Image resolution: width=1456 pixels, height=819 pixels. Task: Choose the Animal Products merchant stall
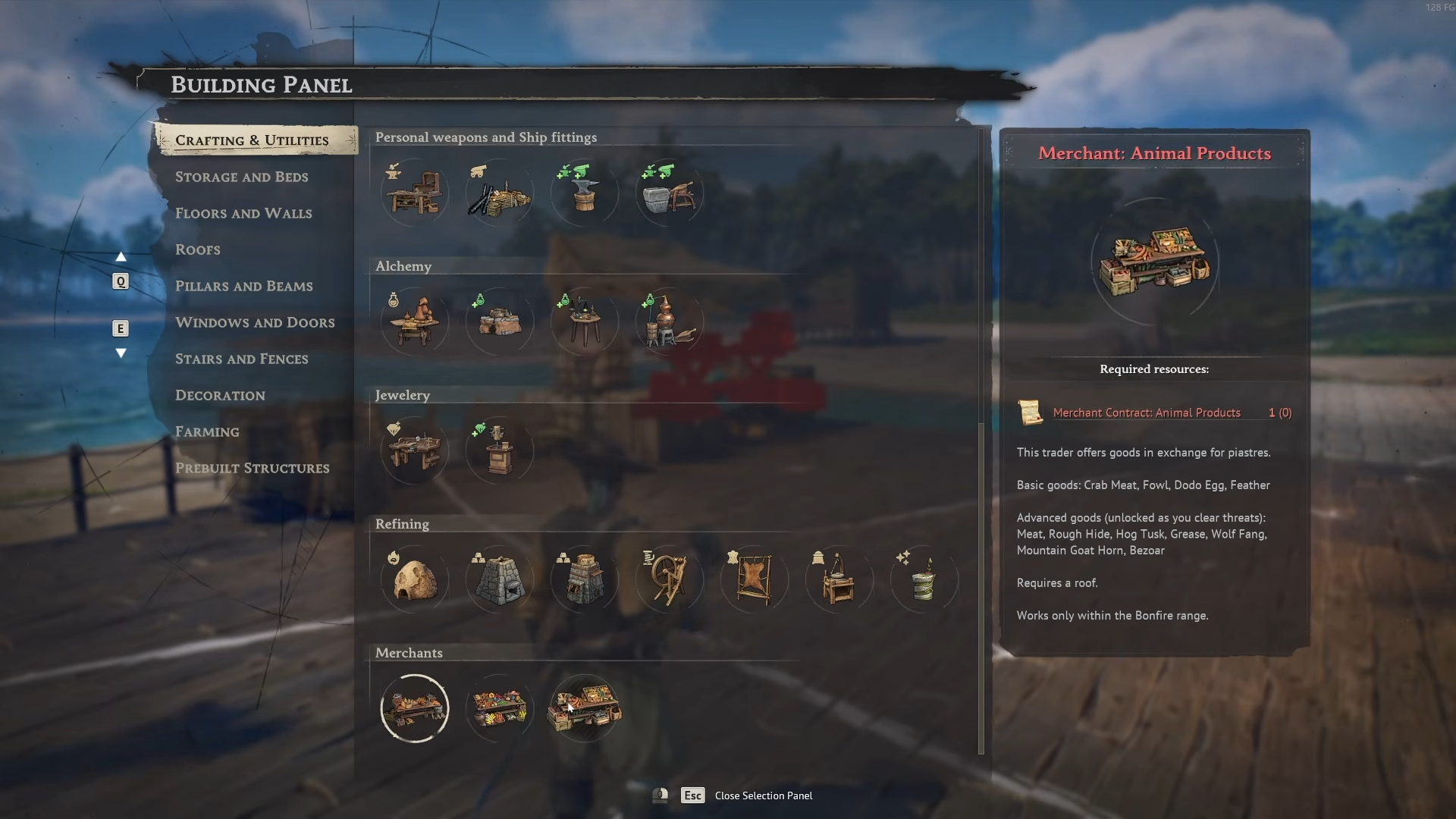coord(584,709)
